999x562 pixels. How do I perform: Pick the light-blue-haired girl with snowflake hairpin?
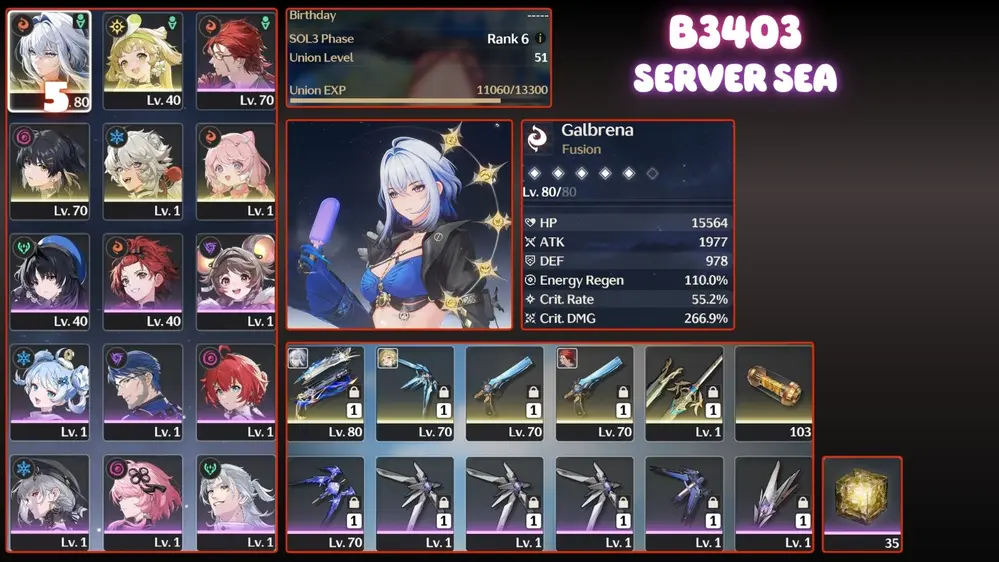tap(50, 392)
